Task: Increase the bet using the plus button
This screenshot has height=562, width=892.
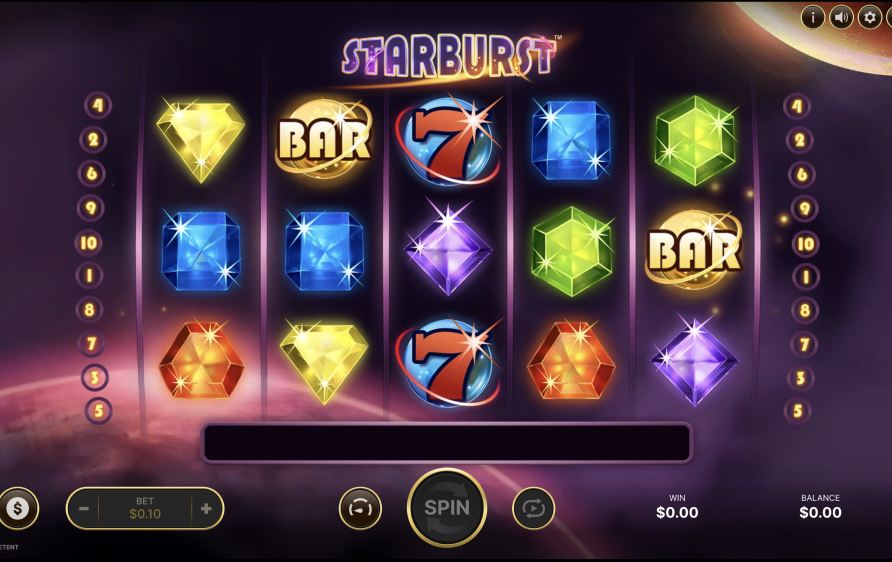Action: (x=206, y=509)
